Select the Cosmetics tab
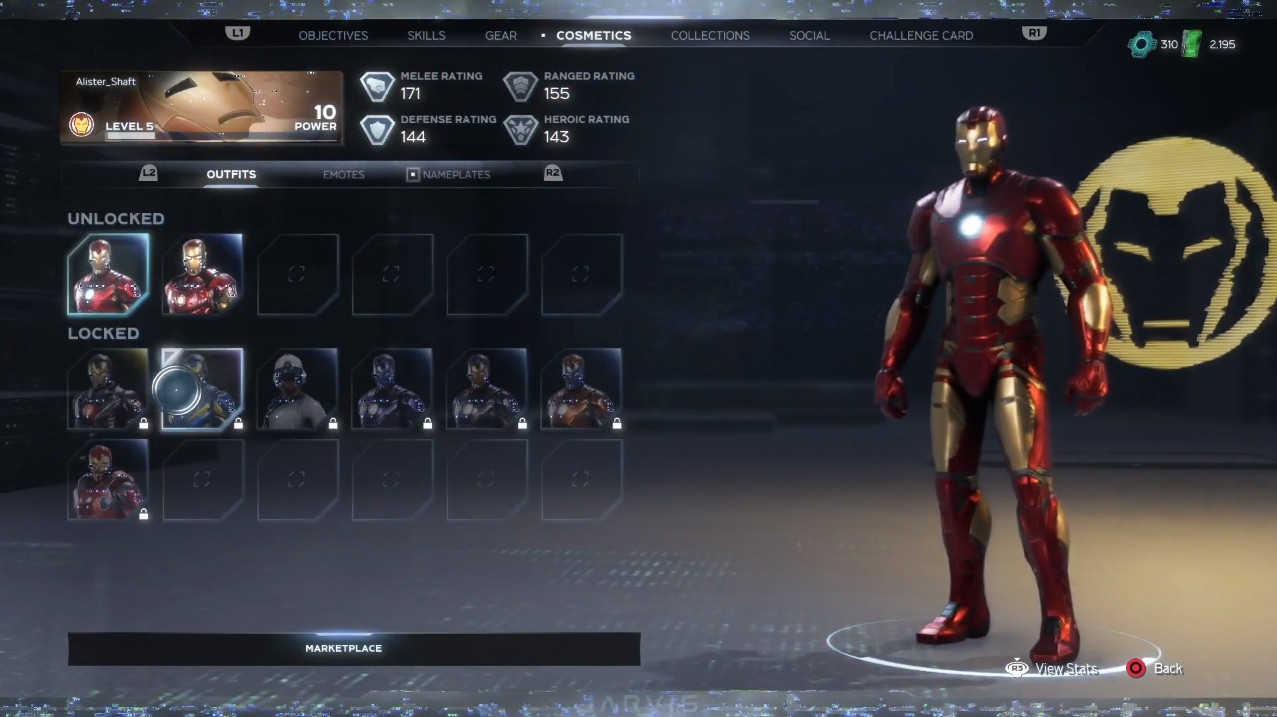 point(593,36)
